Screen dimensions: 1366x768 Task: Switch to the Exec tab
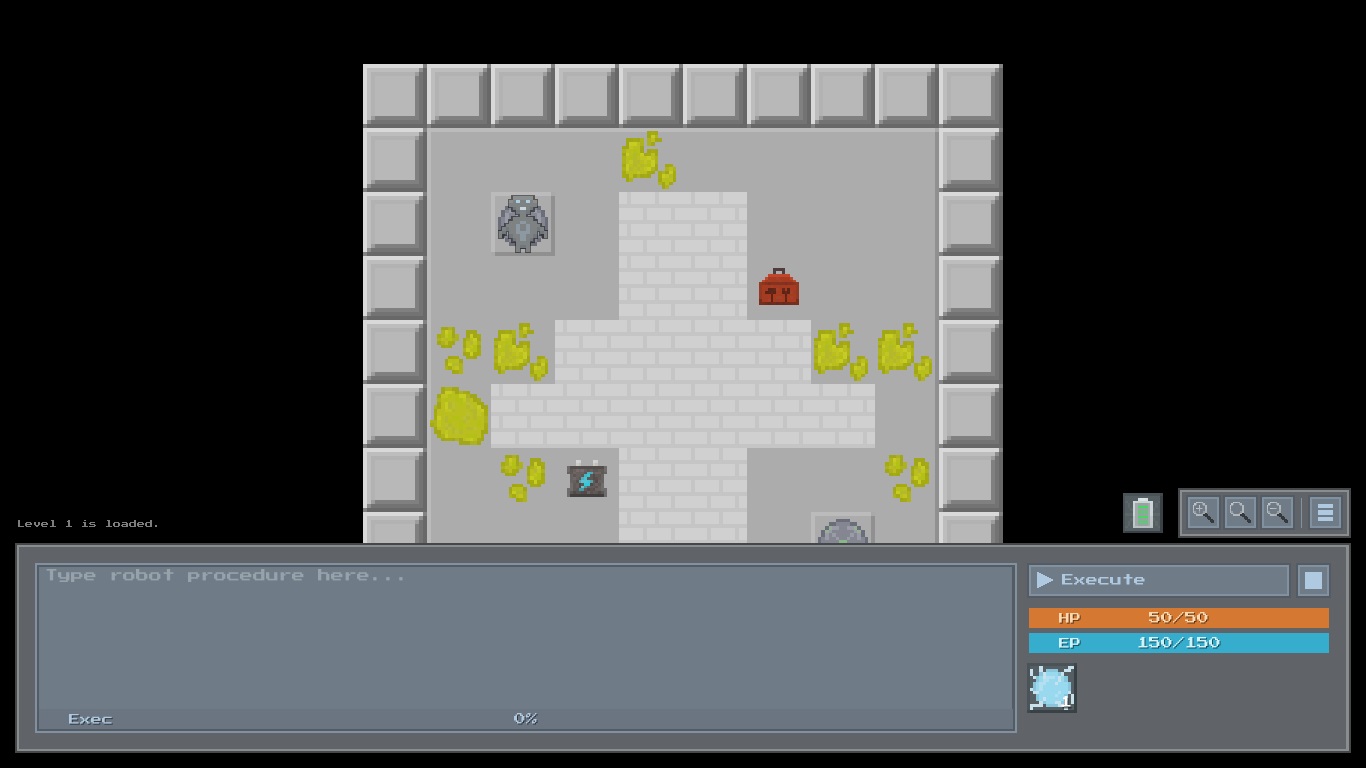[x=88, y=718]
